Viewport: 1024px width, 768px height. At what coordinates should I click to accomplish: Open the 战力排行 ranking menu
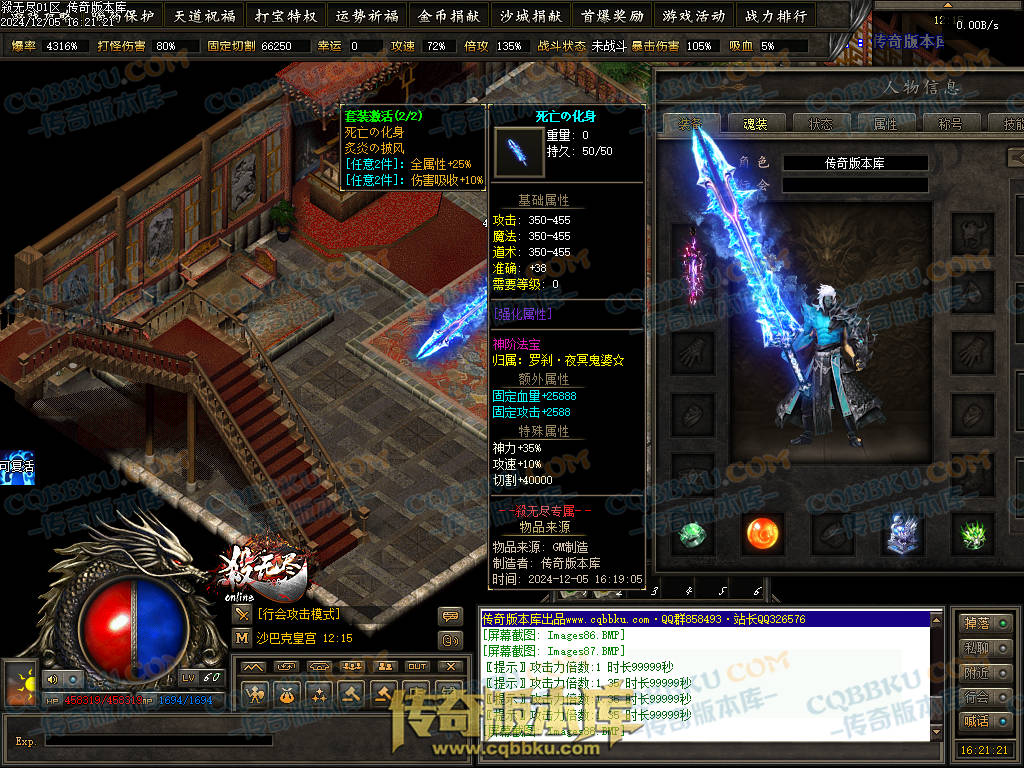click(x=775, y=15)
